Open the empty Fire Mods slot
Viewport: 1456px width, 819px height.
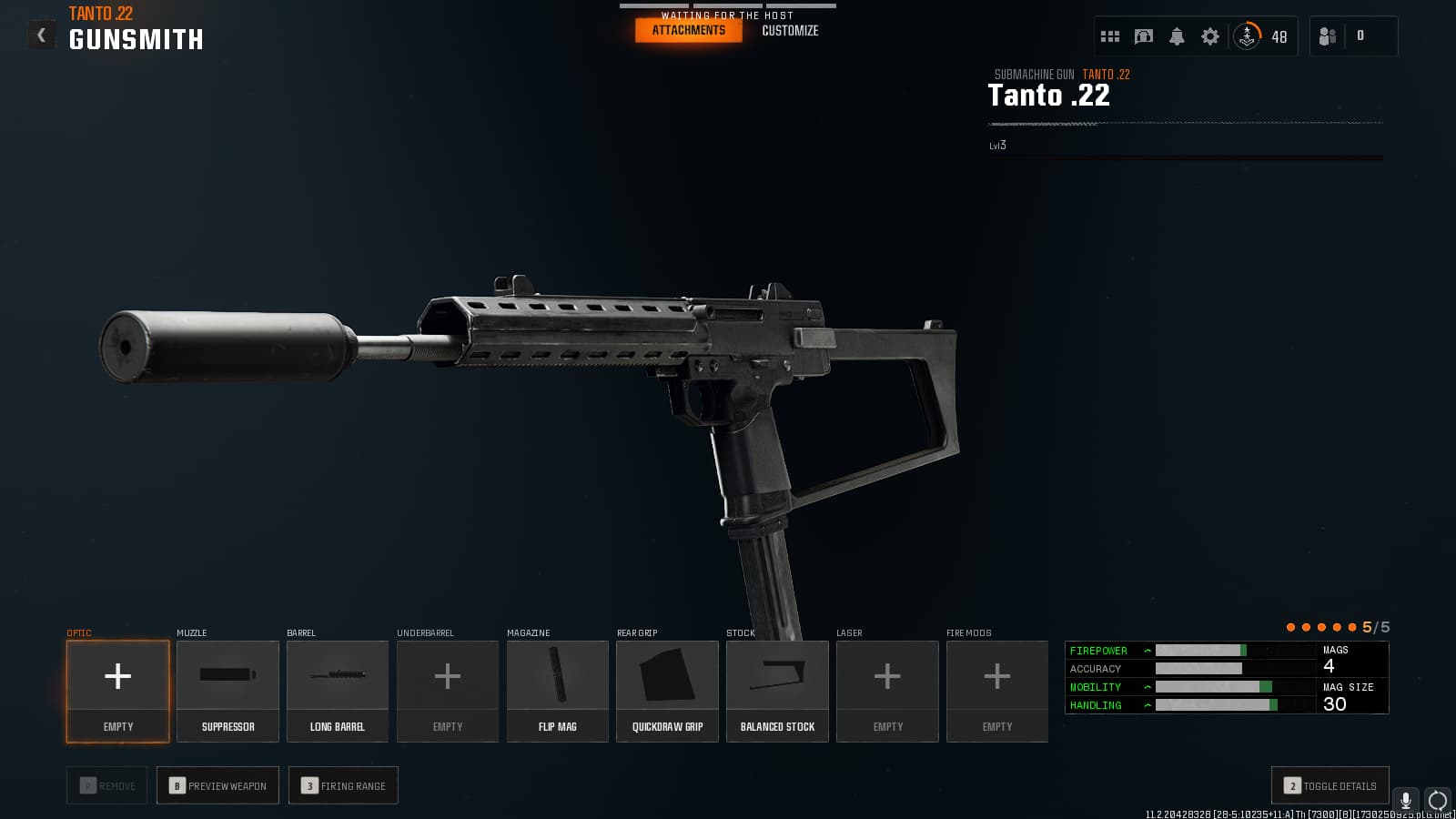(x=997, y=691)
